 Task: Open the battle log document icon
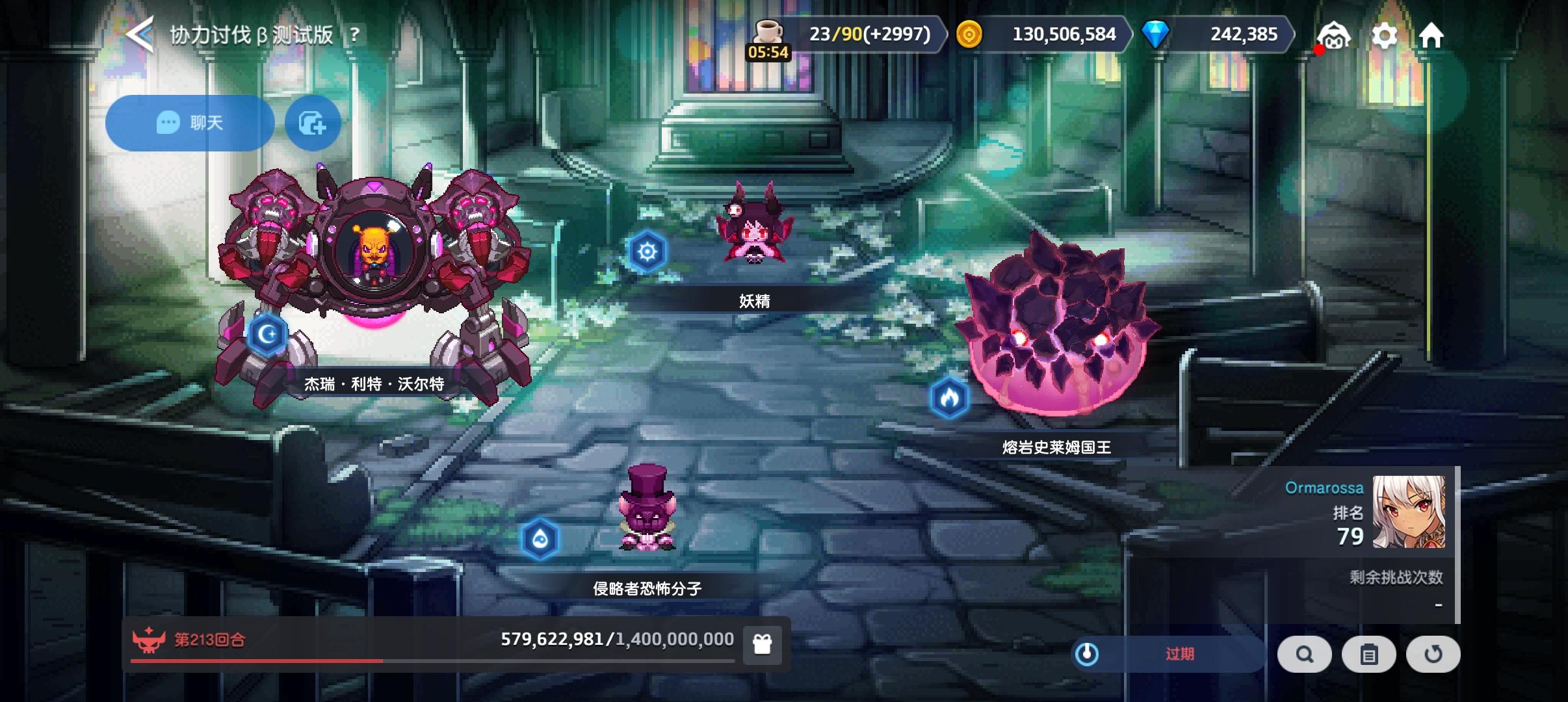tap(1369, 655)
